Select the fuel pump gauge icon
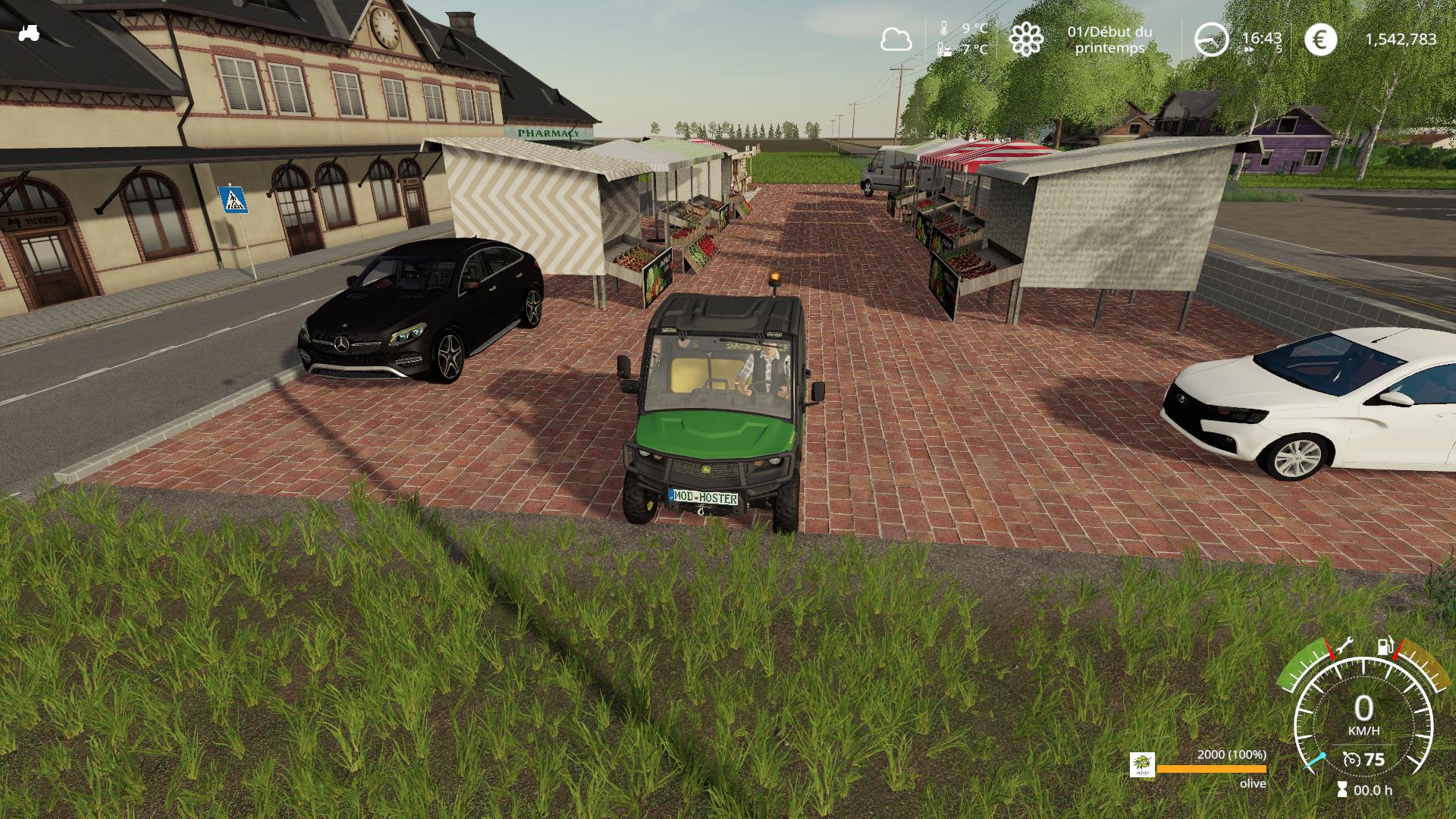The width and height of the screenshot is (1456, 819). tap(1385, 647)
